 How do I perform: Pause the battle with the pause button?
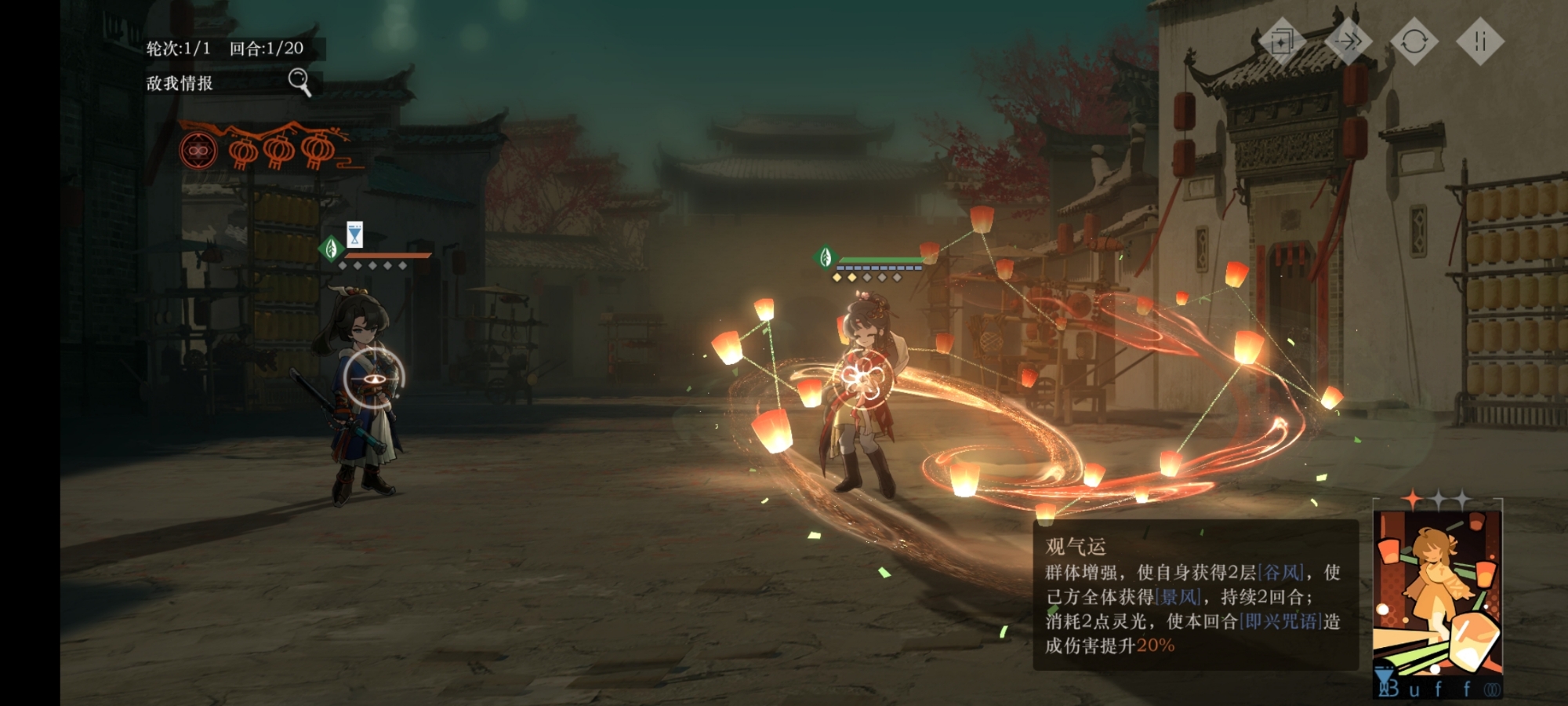pyautogui.click(x=1479, y=41)
